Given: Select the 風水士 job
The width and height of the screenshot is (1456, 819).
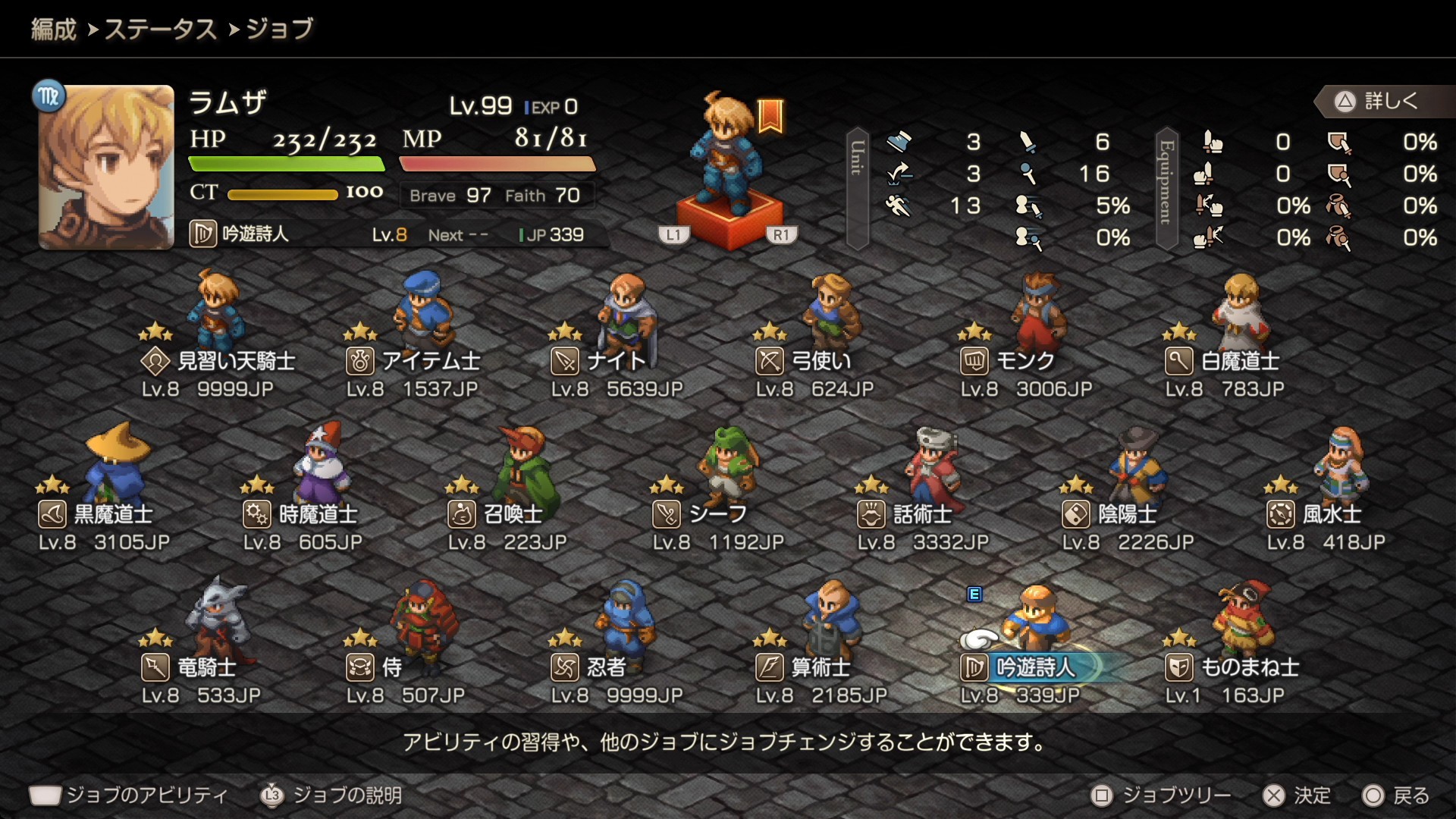Looking at the screenshot, I should pyautogui.click(x=1315, y=514).
